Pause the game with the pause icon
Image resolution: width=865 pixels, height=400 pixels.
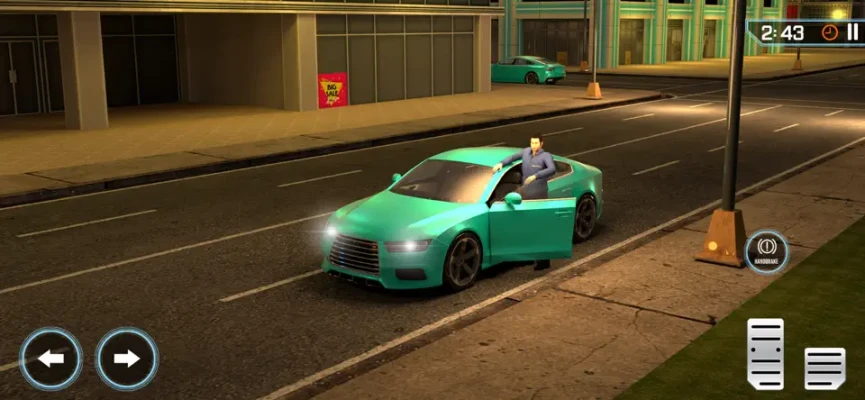(x=852, y=32)
